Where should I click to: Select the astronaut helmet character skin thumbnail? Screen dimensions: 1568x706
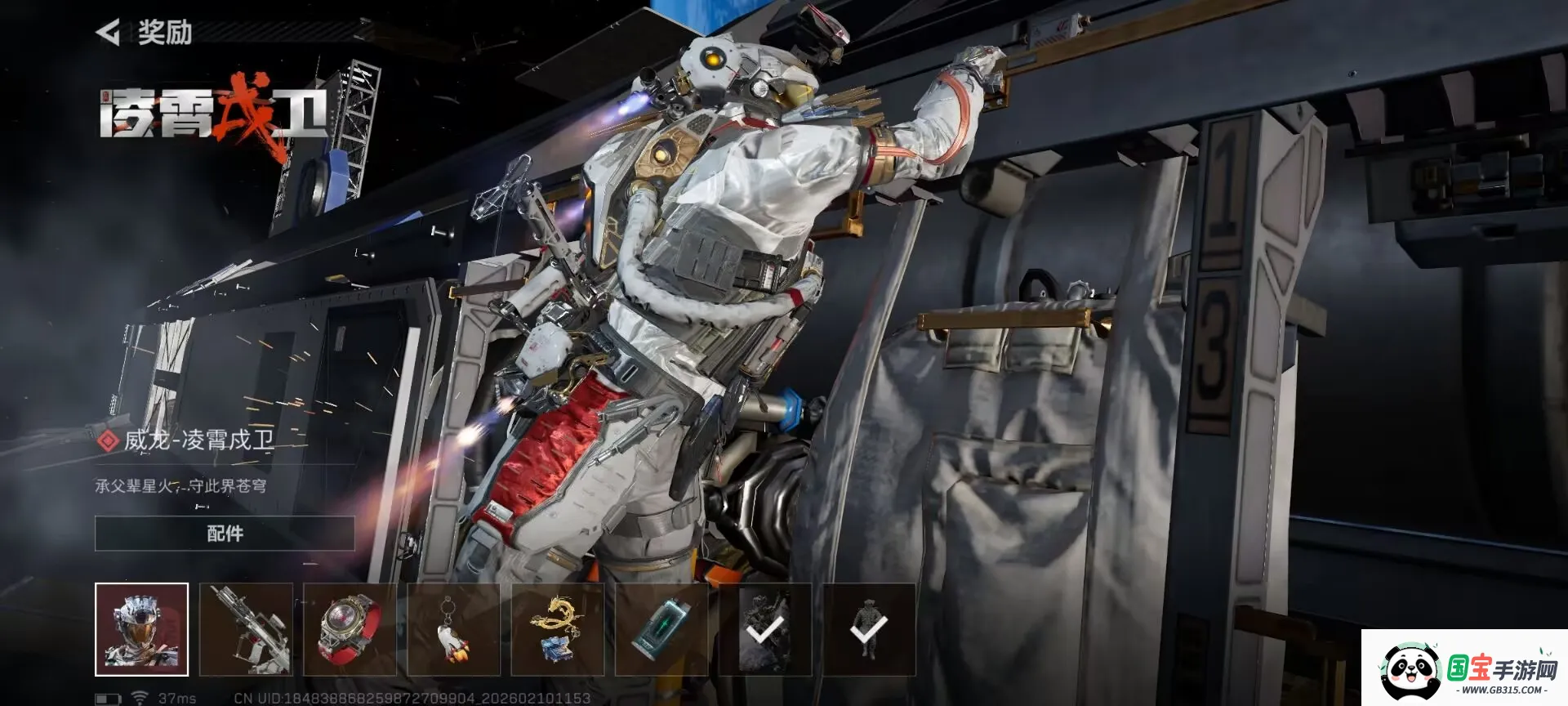pyautogui.click(x=142, y=629)
